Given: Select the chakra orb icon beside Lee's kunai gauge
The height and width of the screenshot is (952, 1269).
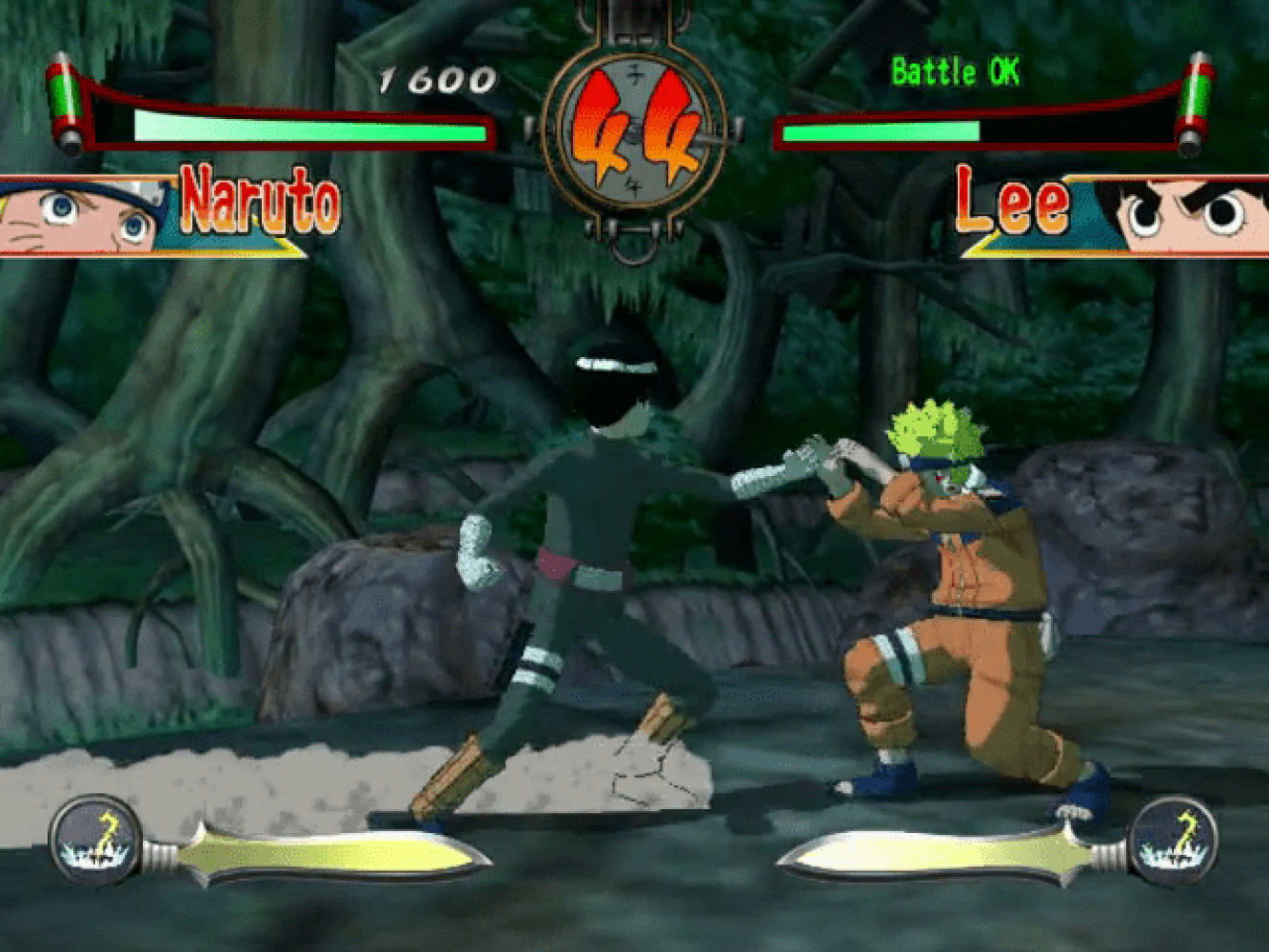Looking at the screenshot, I should click(1175, 841).
